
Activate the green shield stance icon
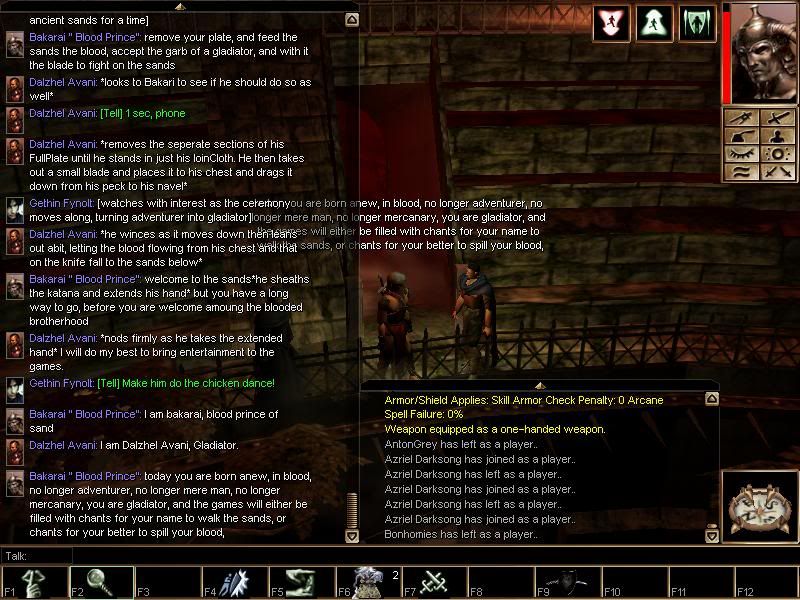coord(697,24)
